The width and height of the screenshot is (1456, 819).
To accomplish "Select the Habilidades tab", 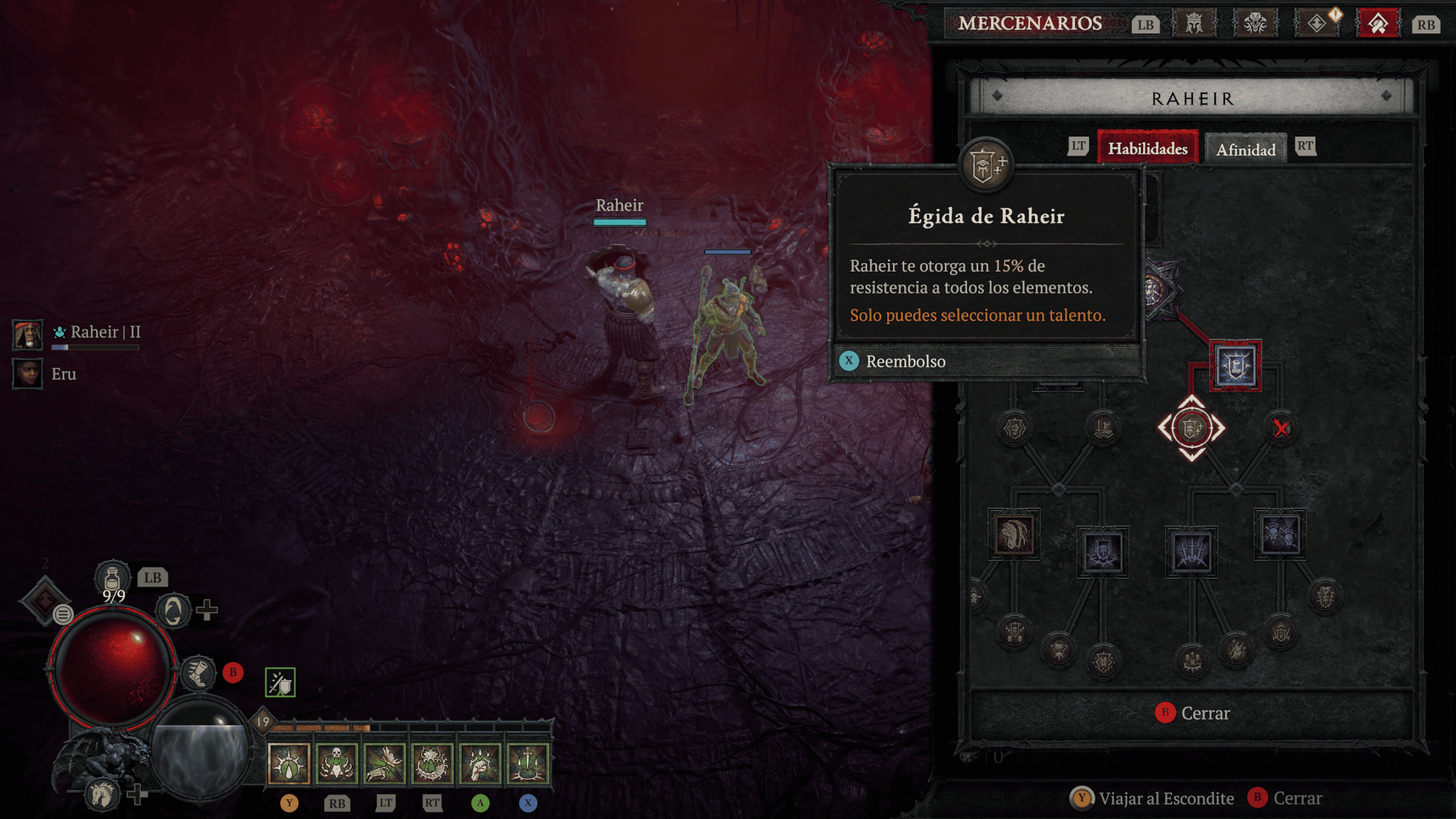I will (x=1147, y=149).
